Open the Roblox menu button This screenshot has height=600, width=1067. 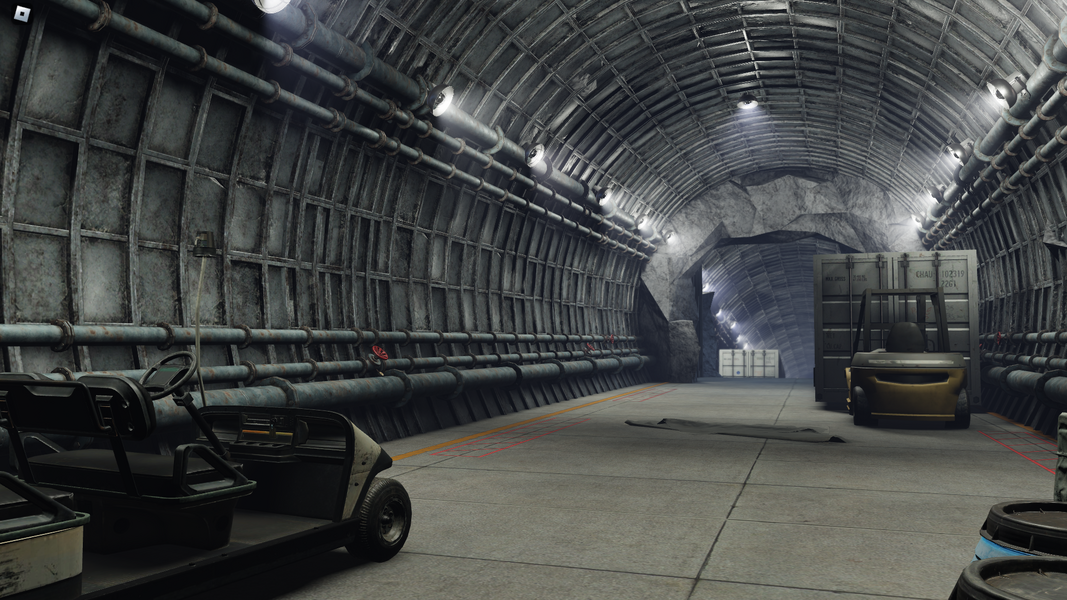pyautogui.click(x=22, y=13)
